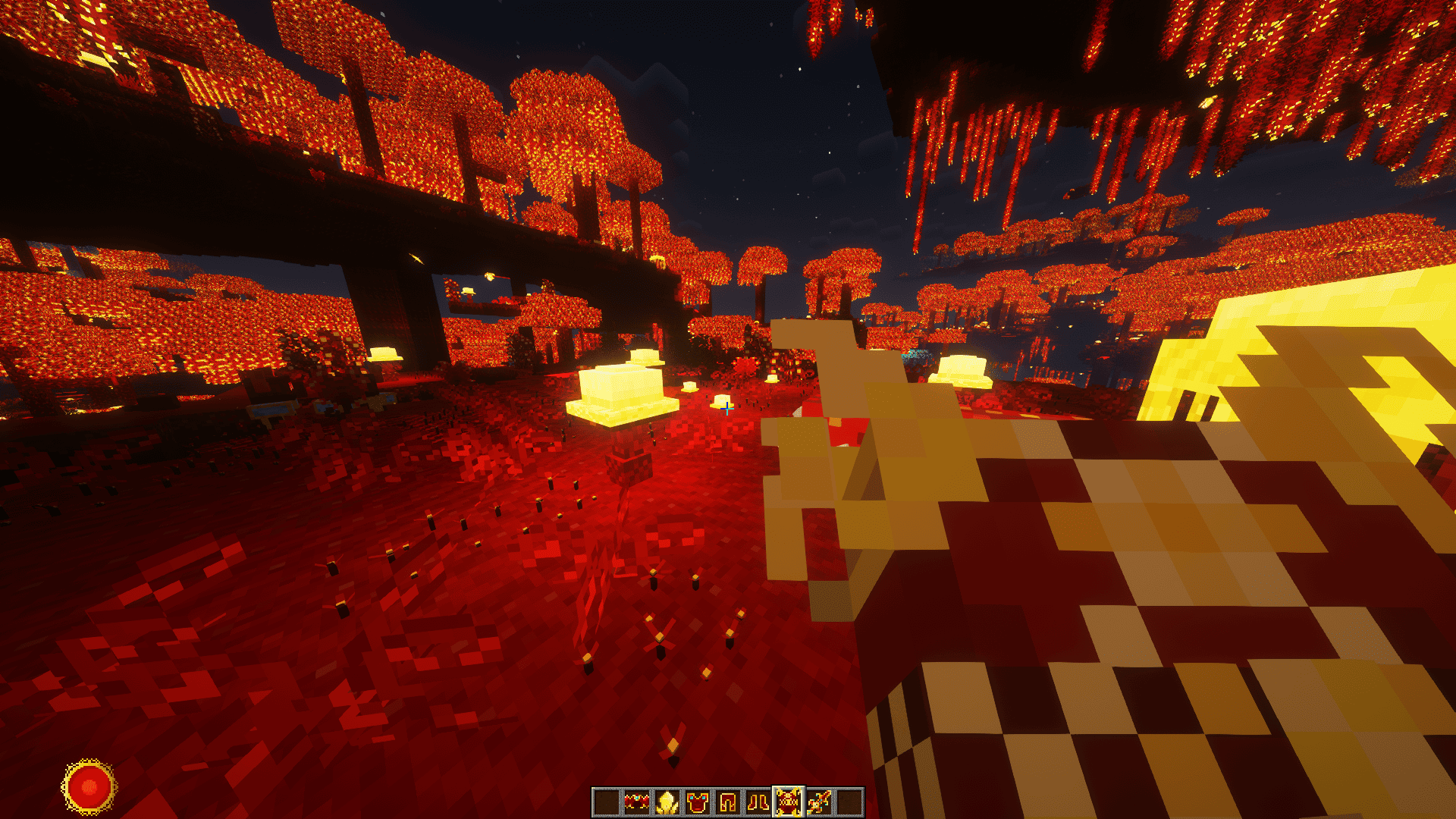Select the red winged elytra item in the hotbar
The width and height of the screenshot is (1456, 819).
637,800
